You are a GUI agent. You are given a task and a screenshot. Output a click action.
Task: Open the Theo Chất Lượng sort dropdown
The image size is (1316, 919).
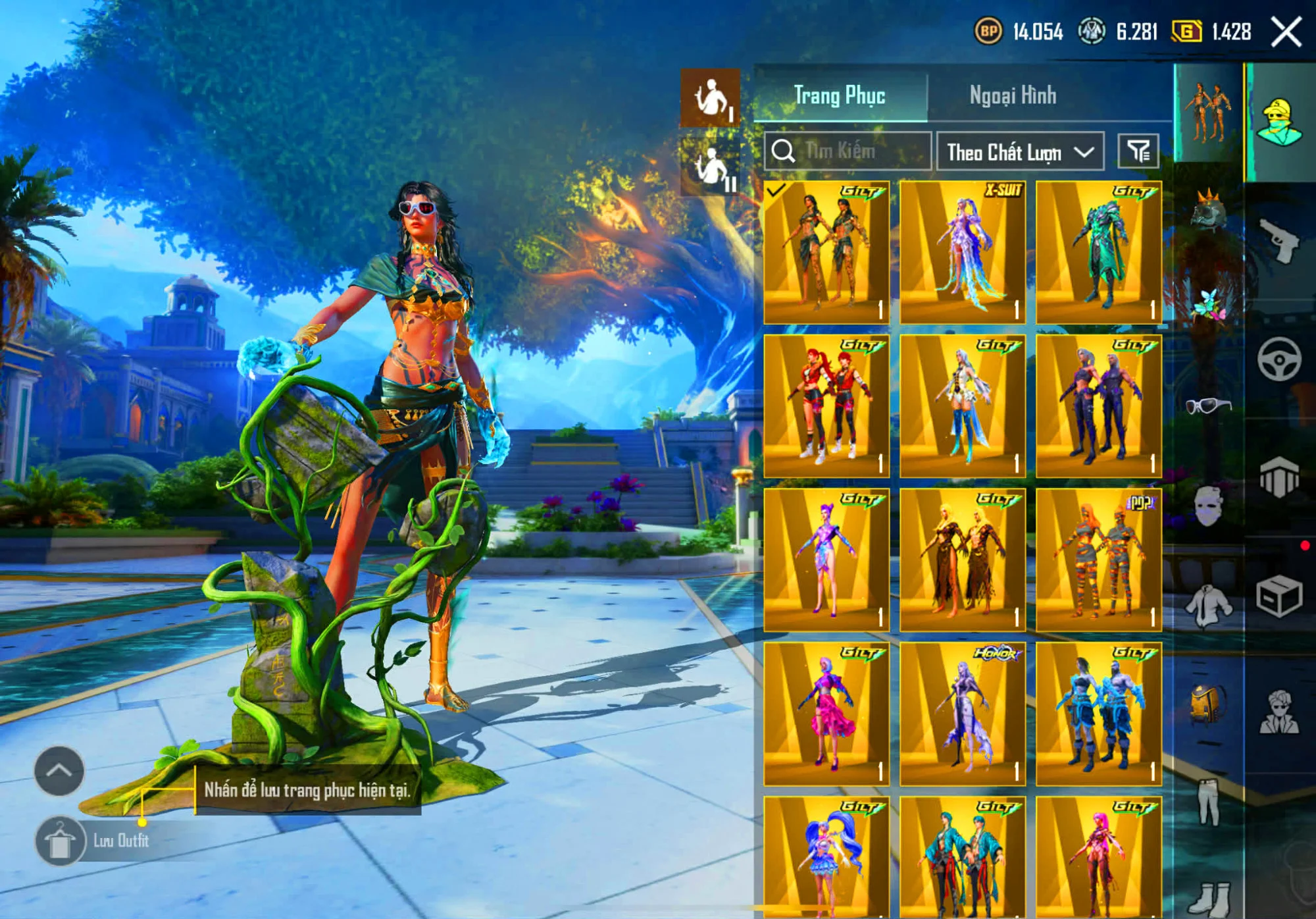point(1020,152)
